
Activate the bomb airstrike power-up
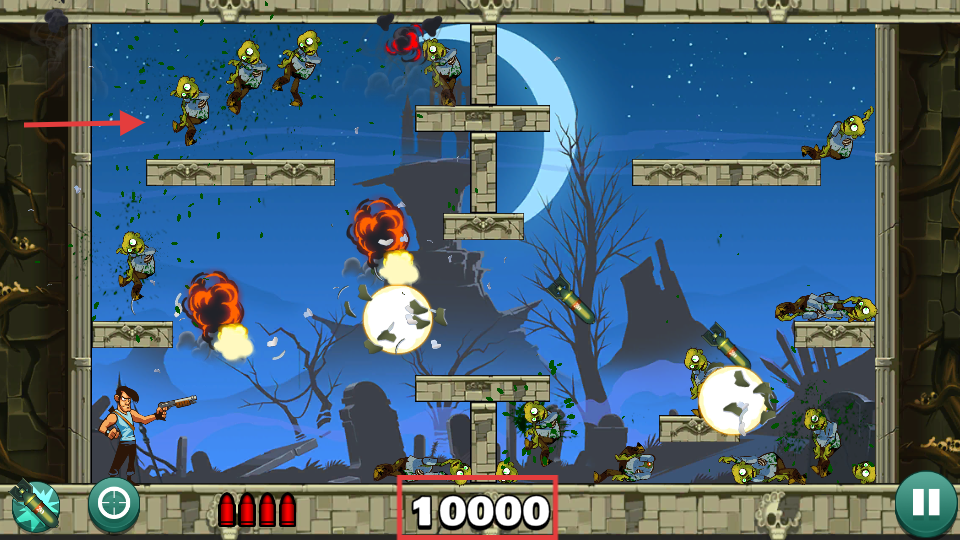[x=36, y=506]
